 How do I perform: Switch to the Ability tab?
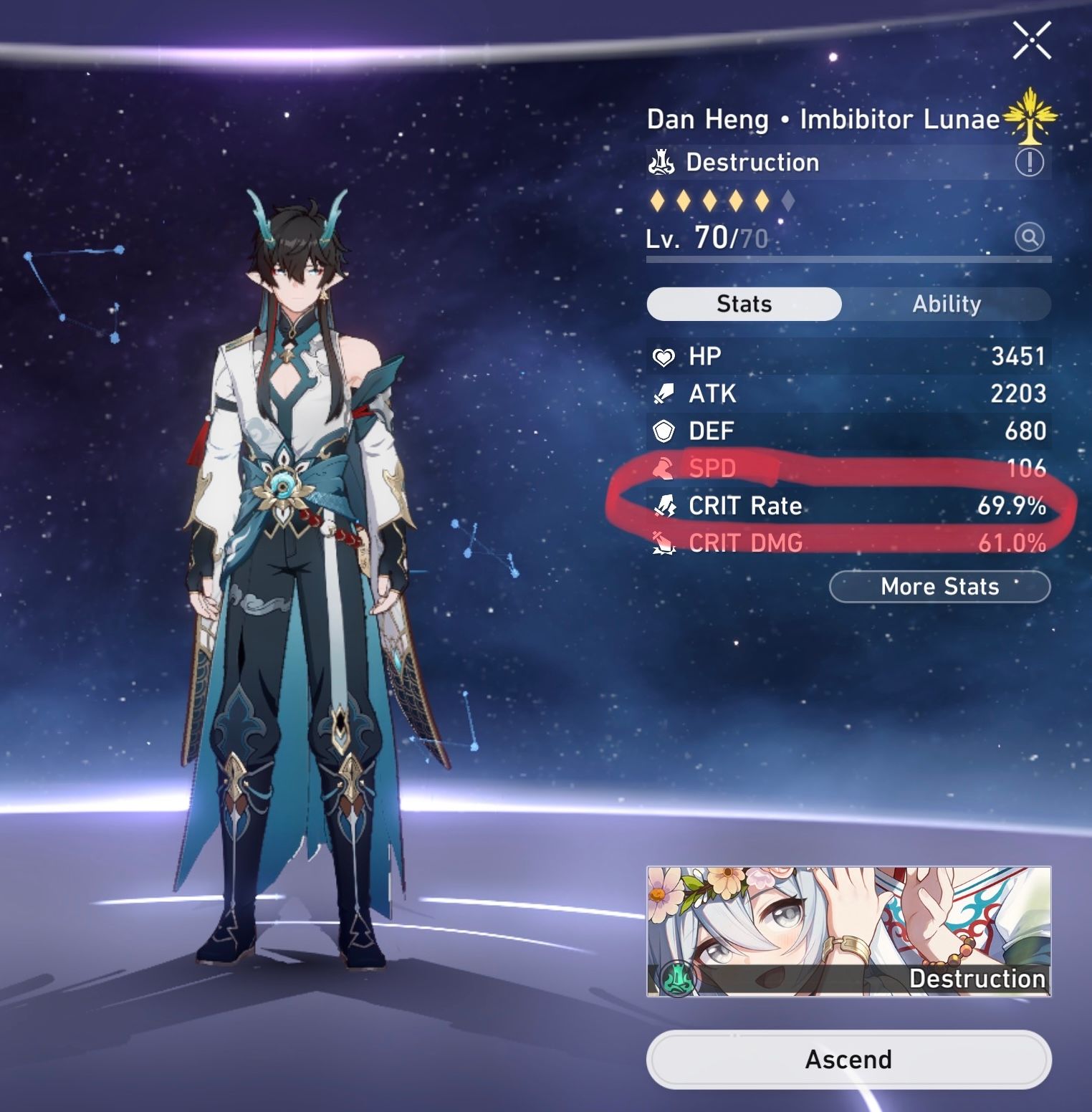click(947, 304)
